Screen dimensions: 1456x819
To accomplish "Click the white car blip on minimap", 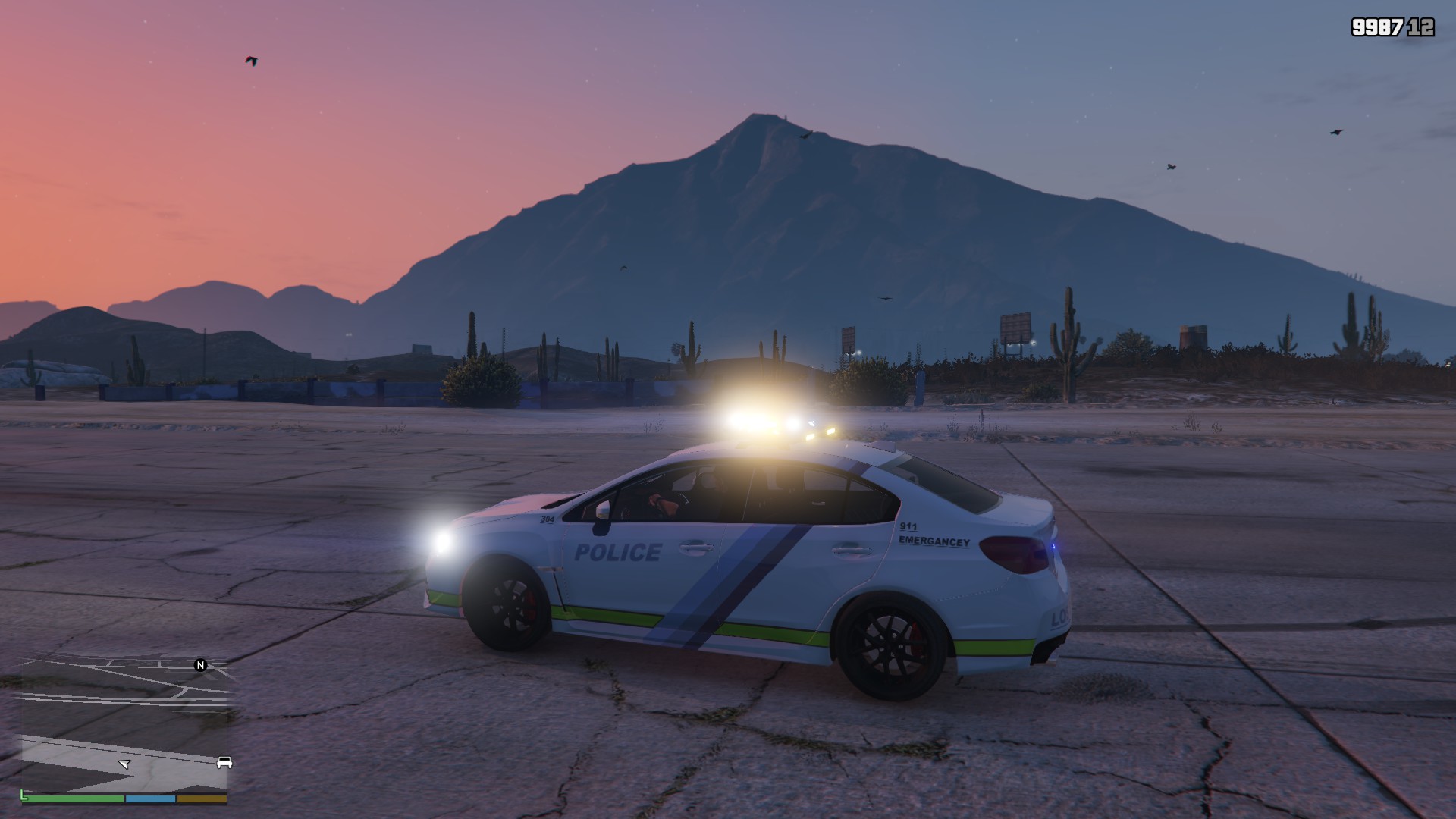I will (224, 762).
